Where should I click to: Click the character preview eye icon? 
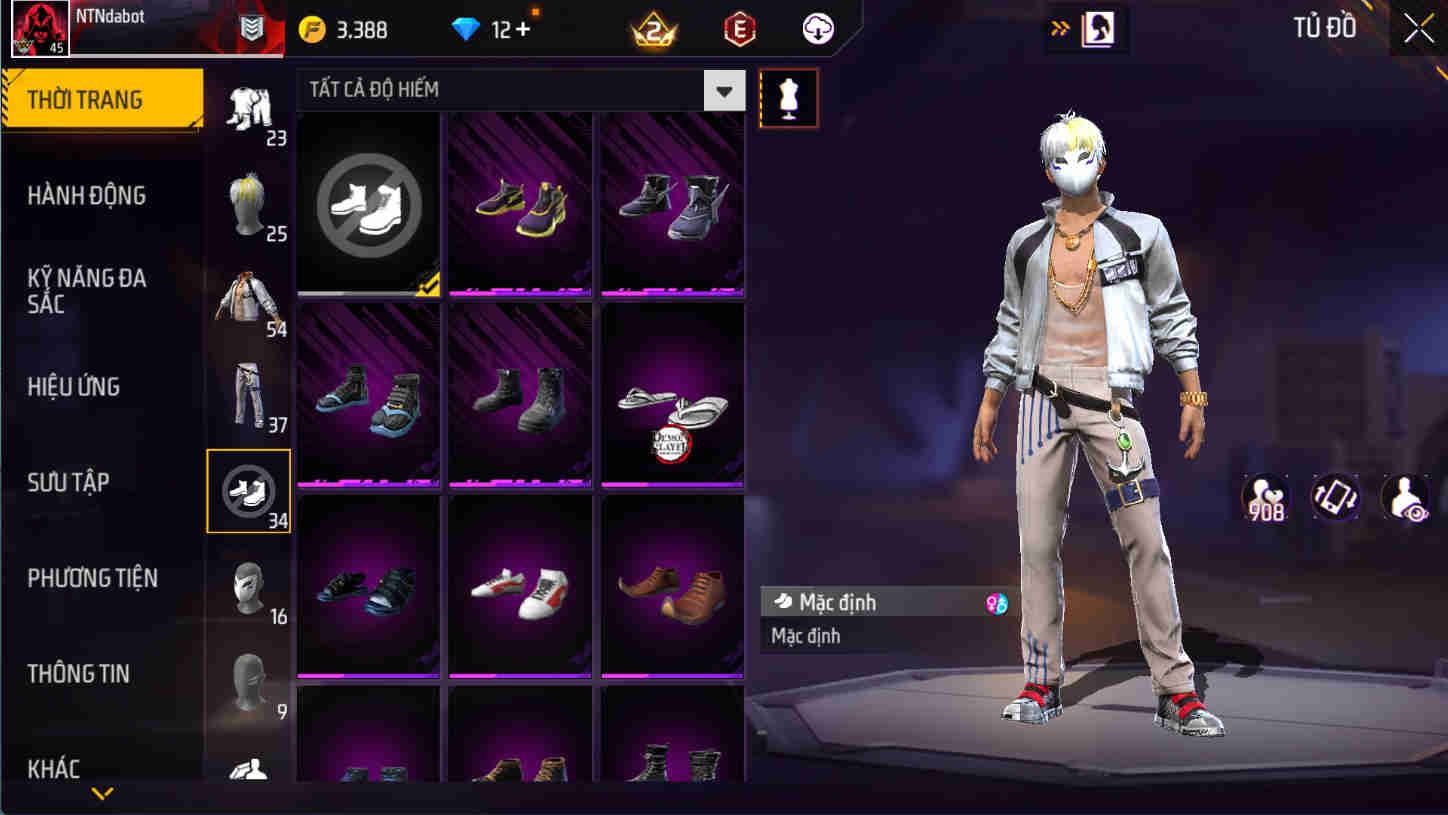pyautogui.click(x=1404, y=498)
